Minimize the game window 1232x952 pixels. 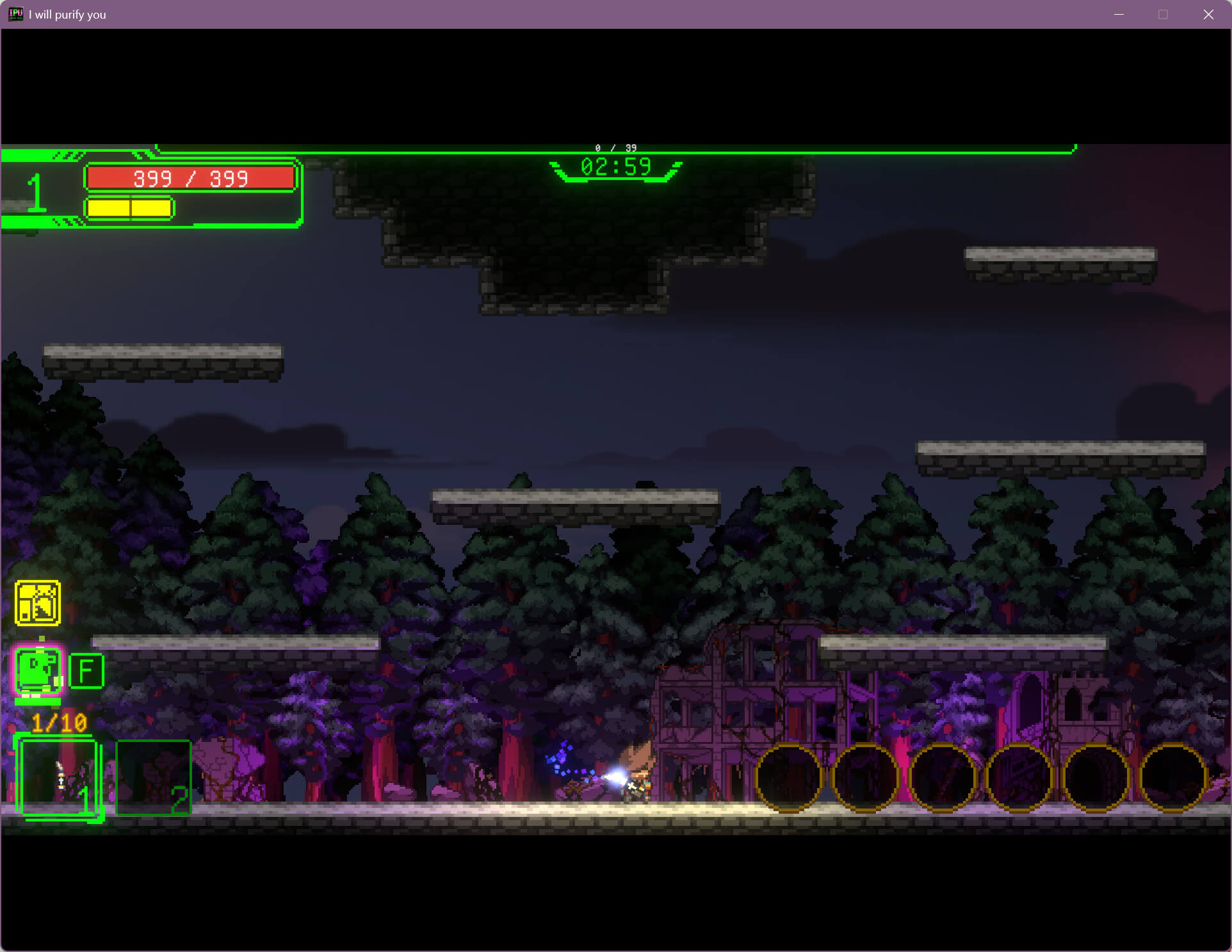(1119, 15)
